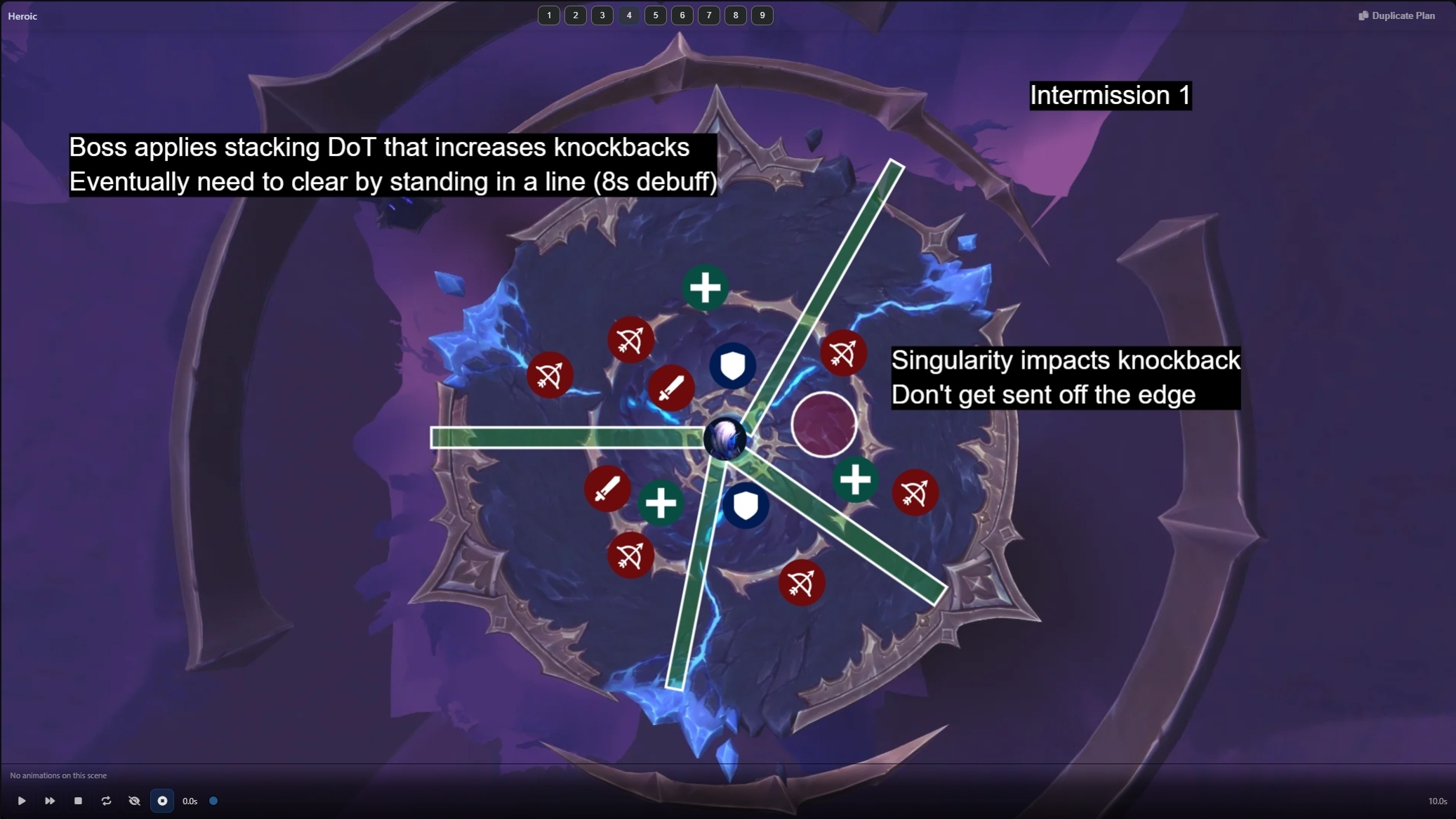Select the tank shield icon above the boss
Viewport: 1456px width, 819px height.
[731, 366]
